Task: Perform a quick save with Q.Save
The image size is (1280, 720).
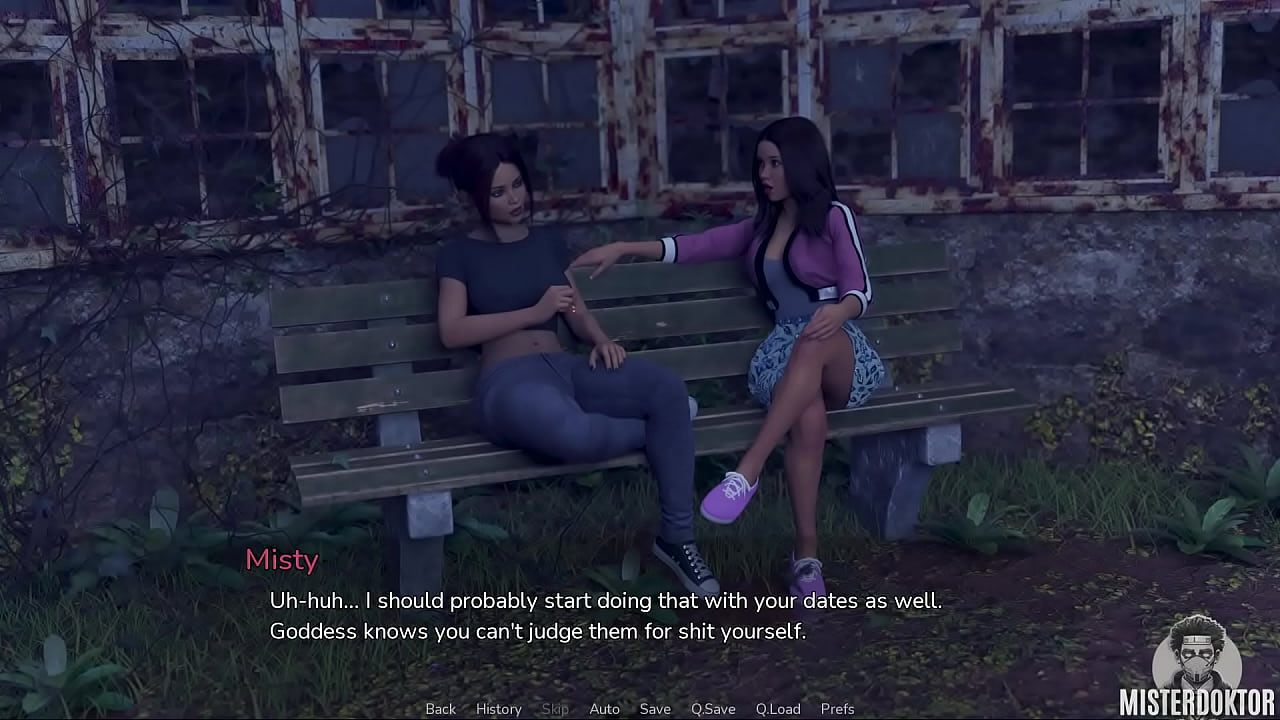Action: pos(713,709)
